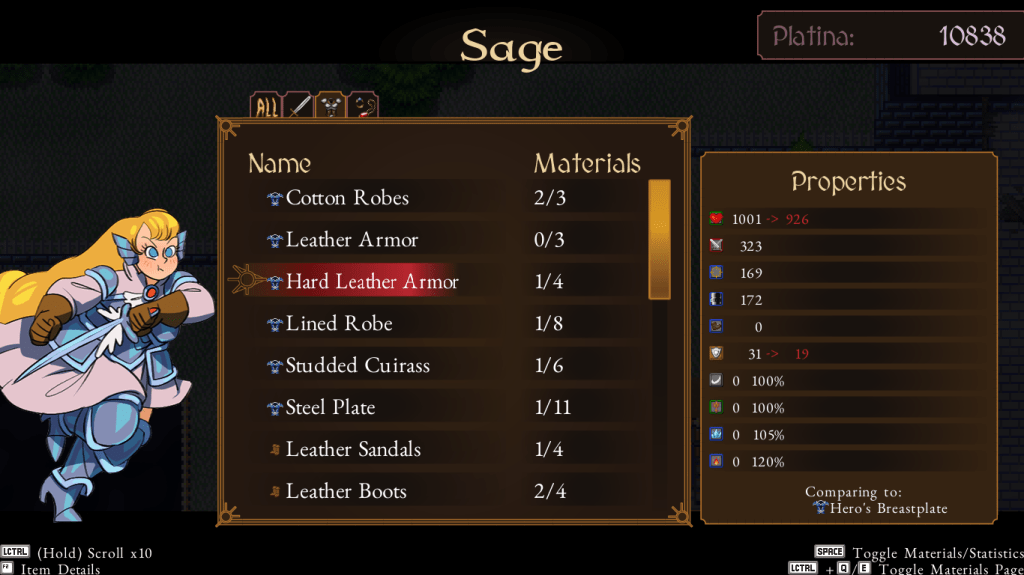Open the sword weapons tab

pos(298,107)
